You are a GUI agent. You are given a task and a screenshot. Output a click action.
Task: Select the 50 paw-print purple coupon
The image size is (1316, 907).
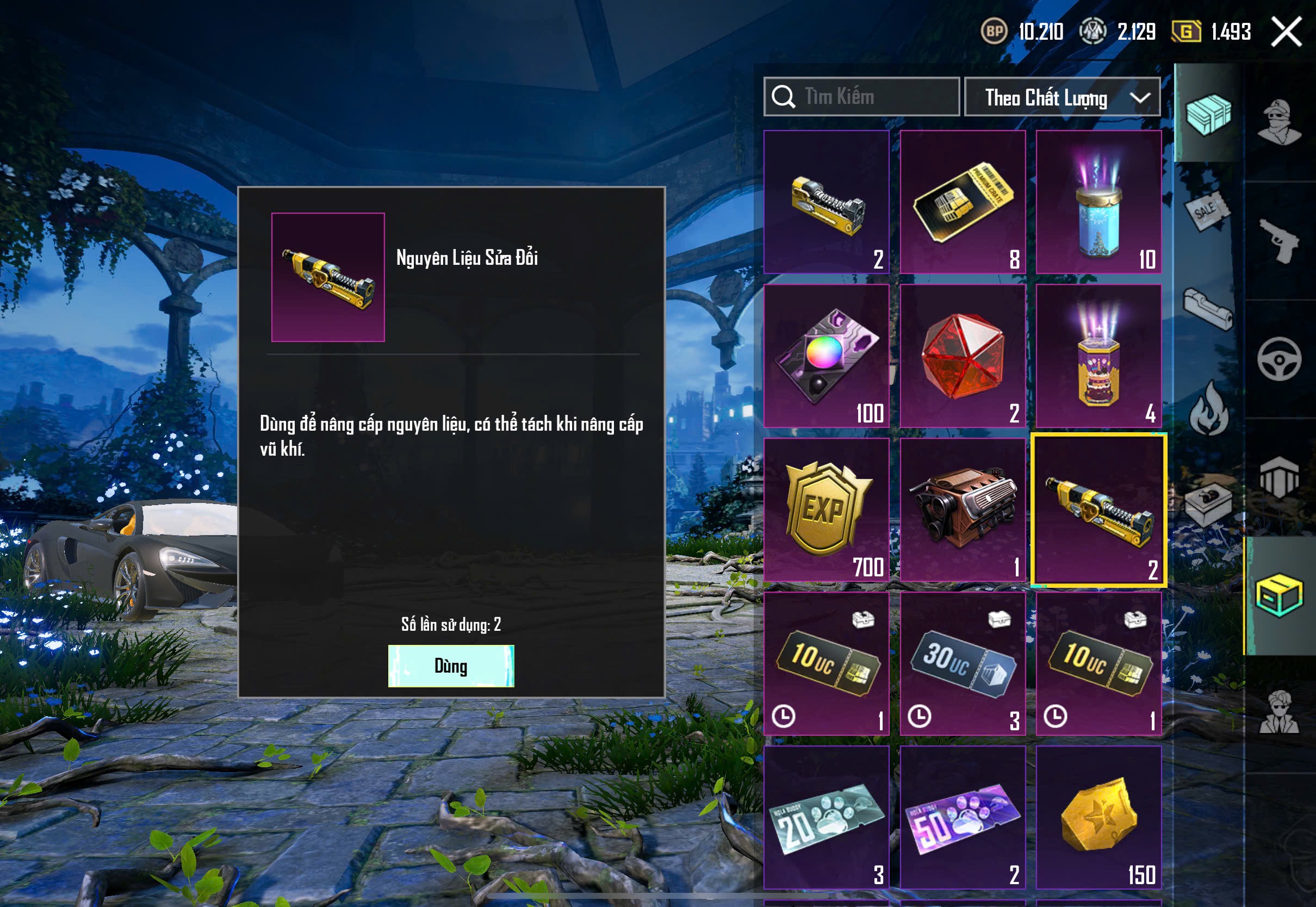tap(963, 817)
